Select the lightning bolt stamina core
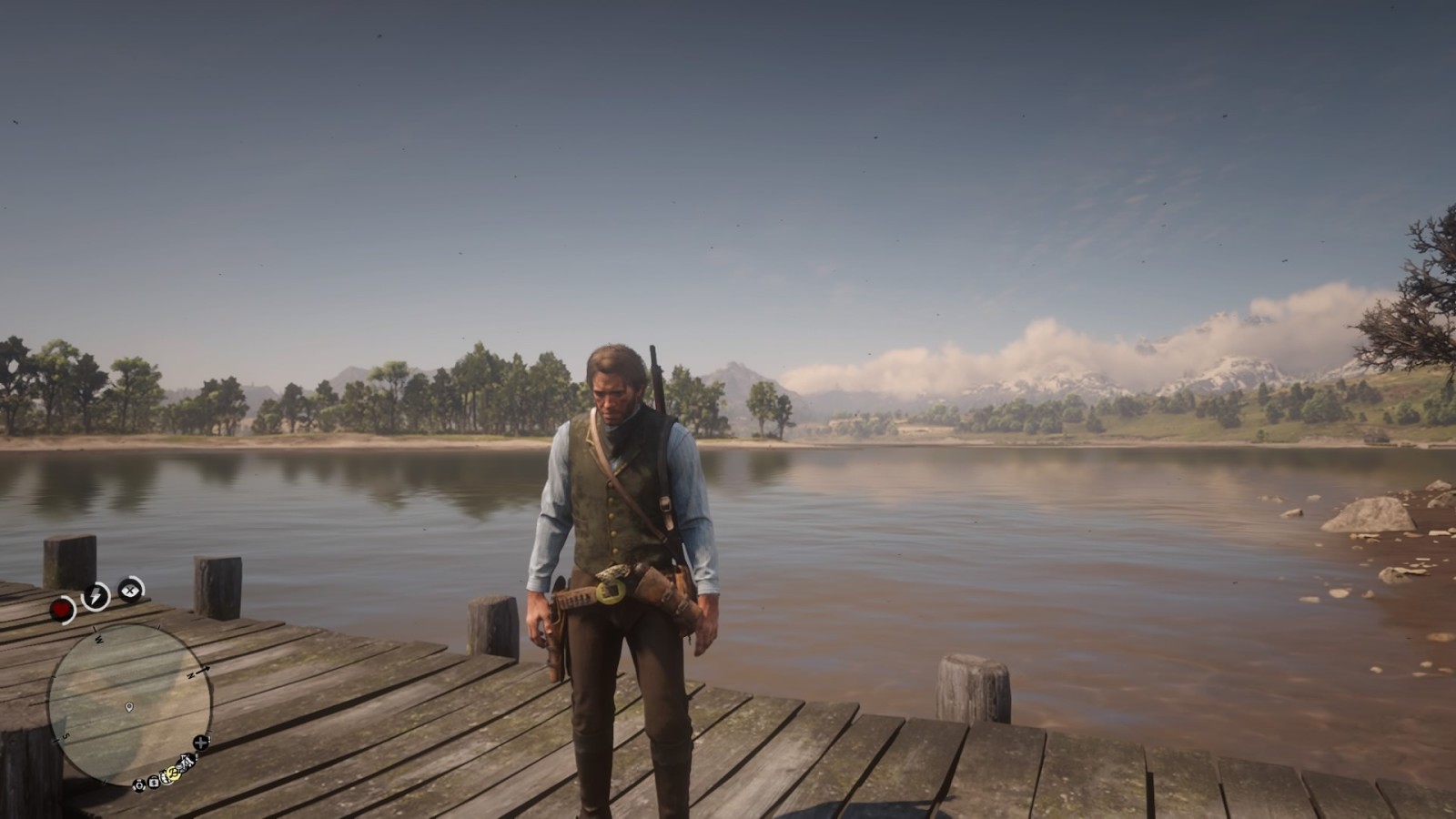1456x819 pixels. click(96, 596)
